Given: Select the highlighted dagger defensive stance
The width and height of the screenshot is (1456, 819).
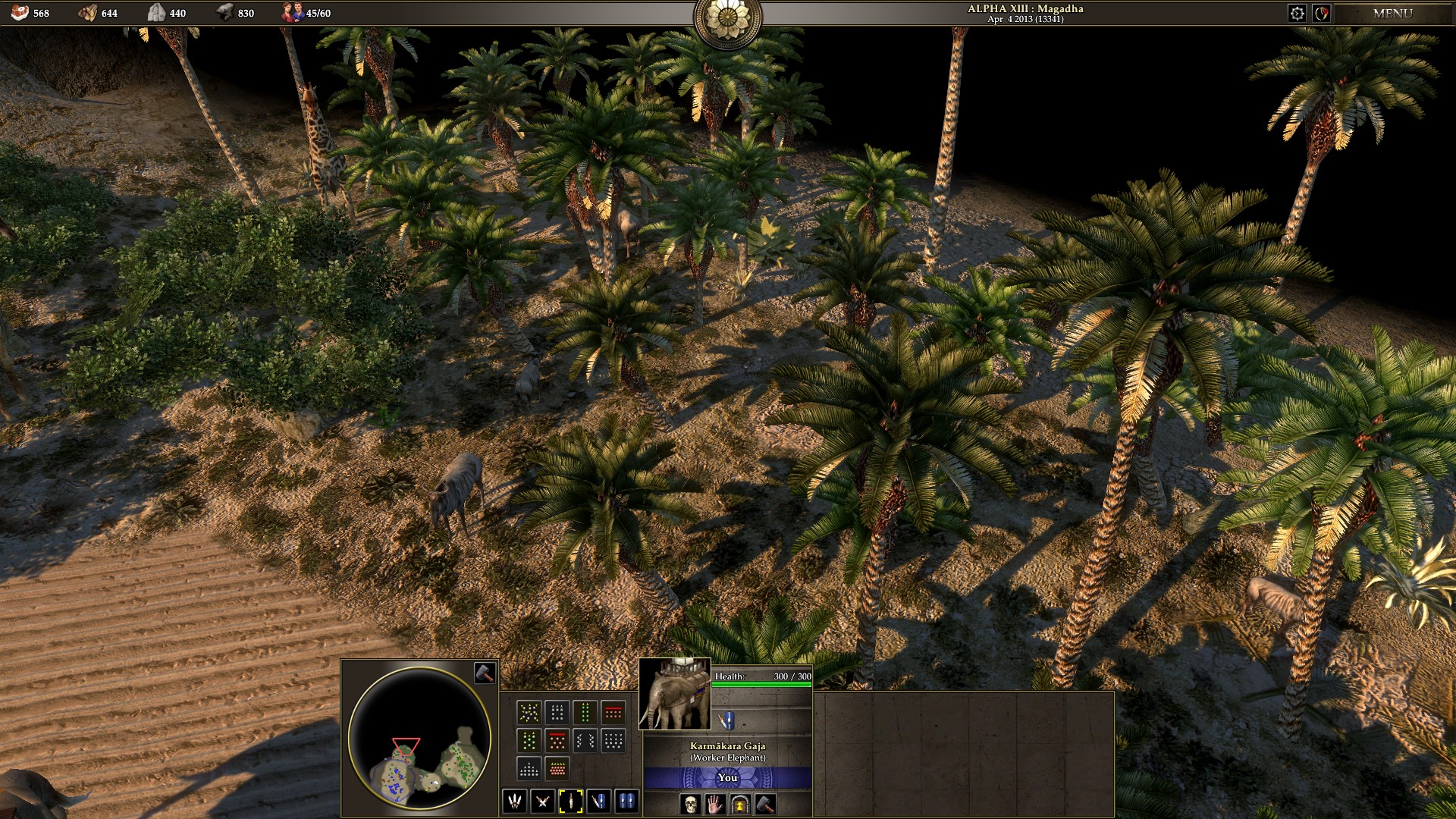Looking at the screenshot, I should point(570,801).
